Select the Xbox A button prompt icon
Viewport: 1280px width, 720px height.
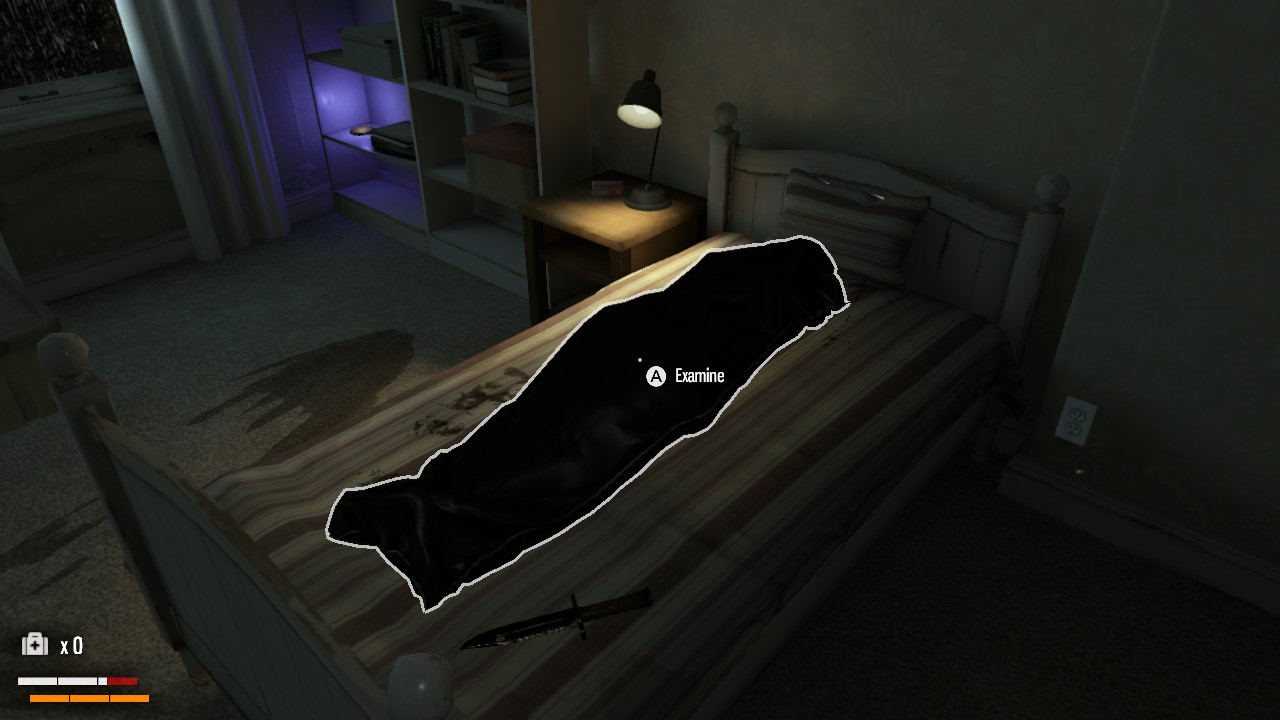655,377
